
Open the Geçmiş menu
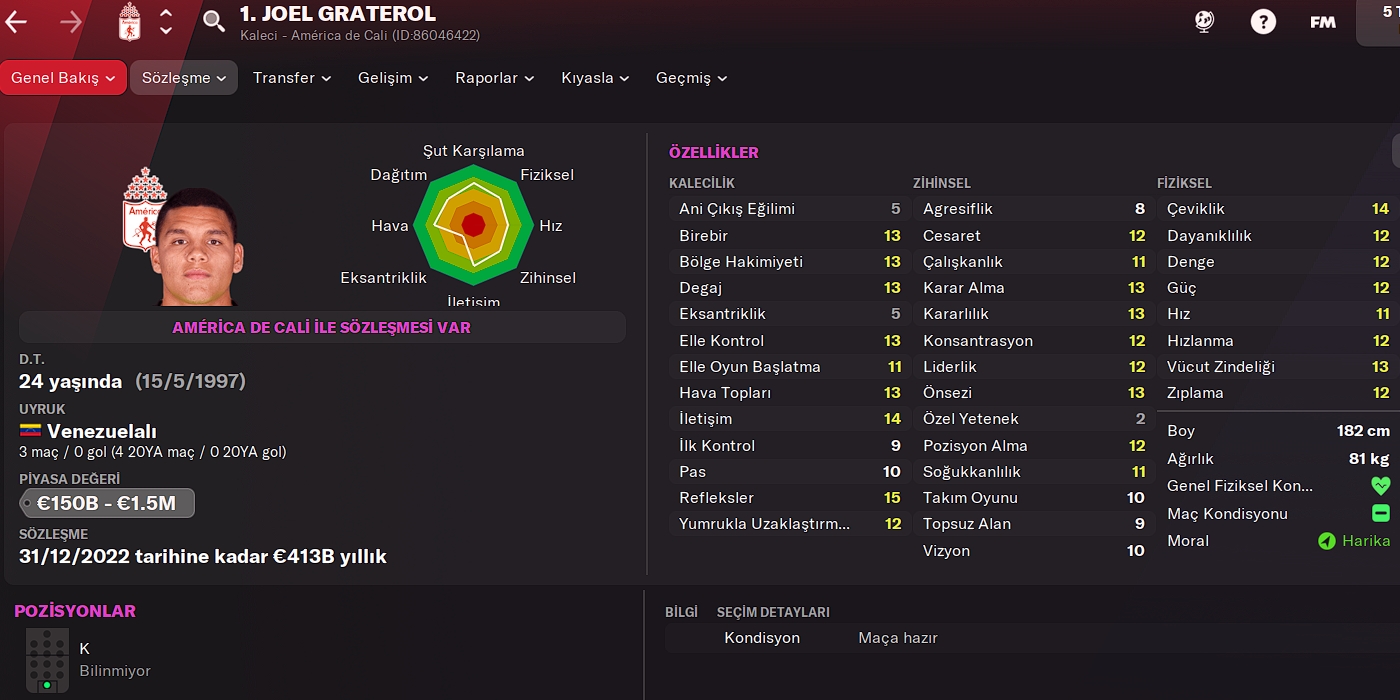[691, 78]
